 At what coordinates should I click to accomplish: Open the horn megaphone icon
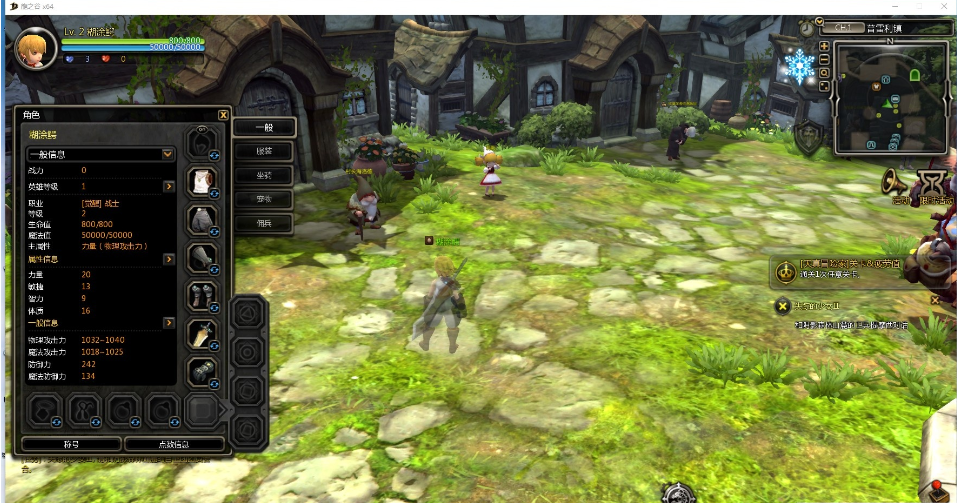click(896, 182)
